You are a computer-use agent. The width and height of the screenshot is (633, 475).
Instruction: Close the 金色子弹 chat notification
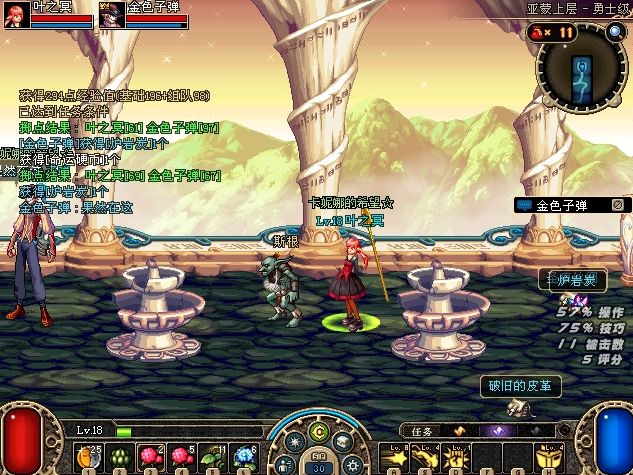coord(617,205)
